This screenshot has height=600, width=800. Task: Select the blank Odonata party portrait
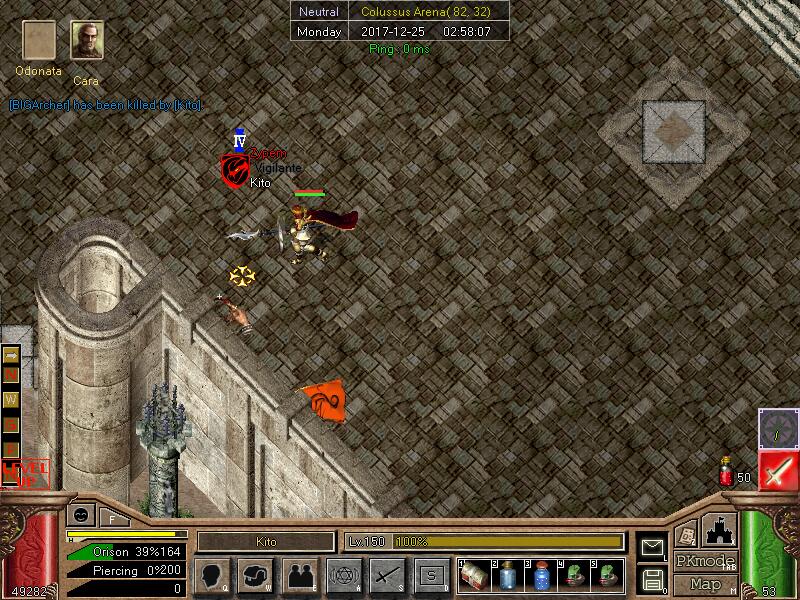click(40, 41)
